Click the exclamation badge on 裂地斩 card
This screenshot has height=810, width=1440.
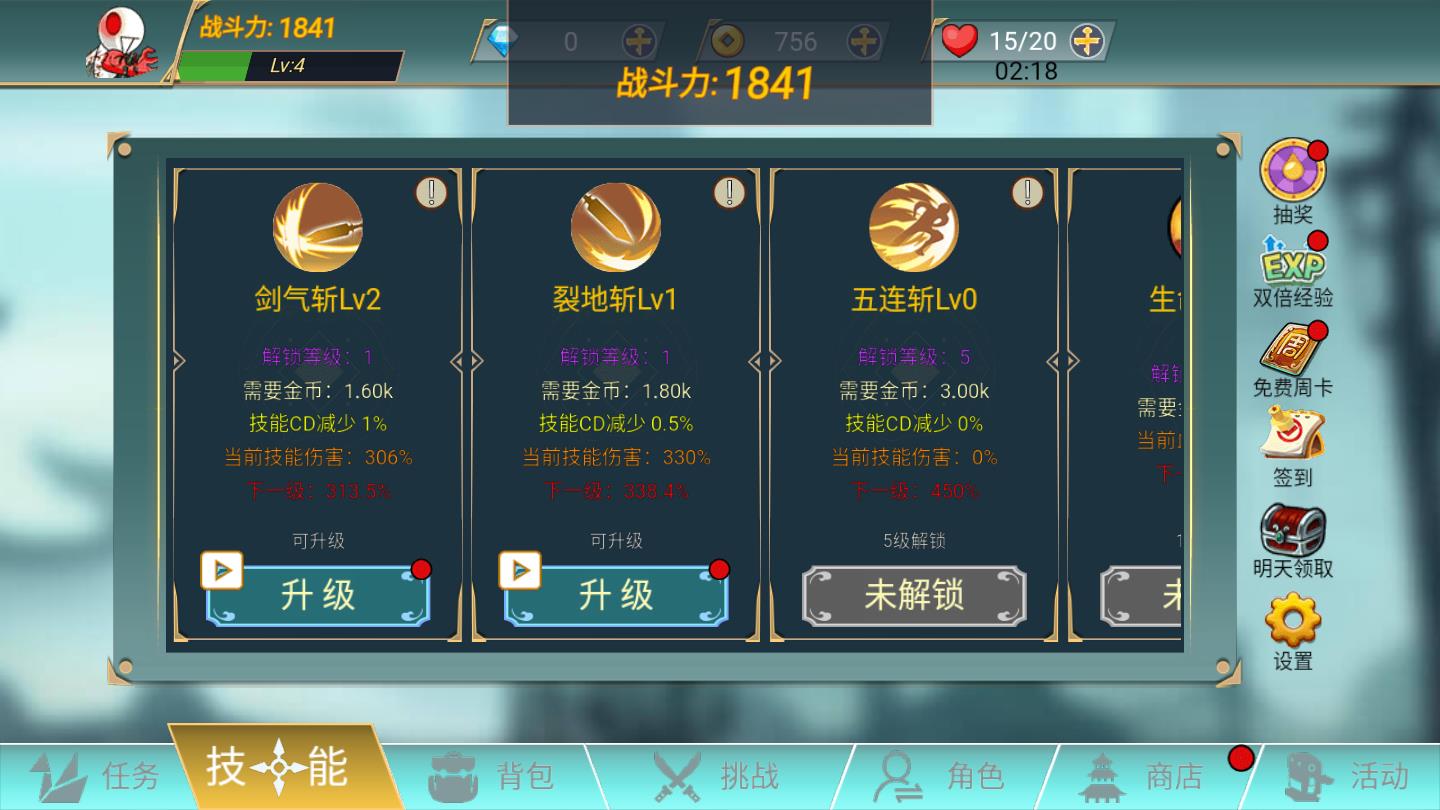point(729,193)
